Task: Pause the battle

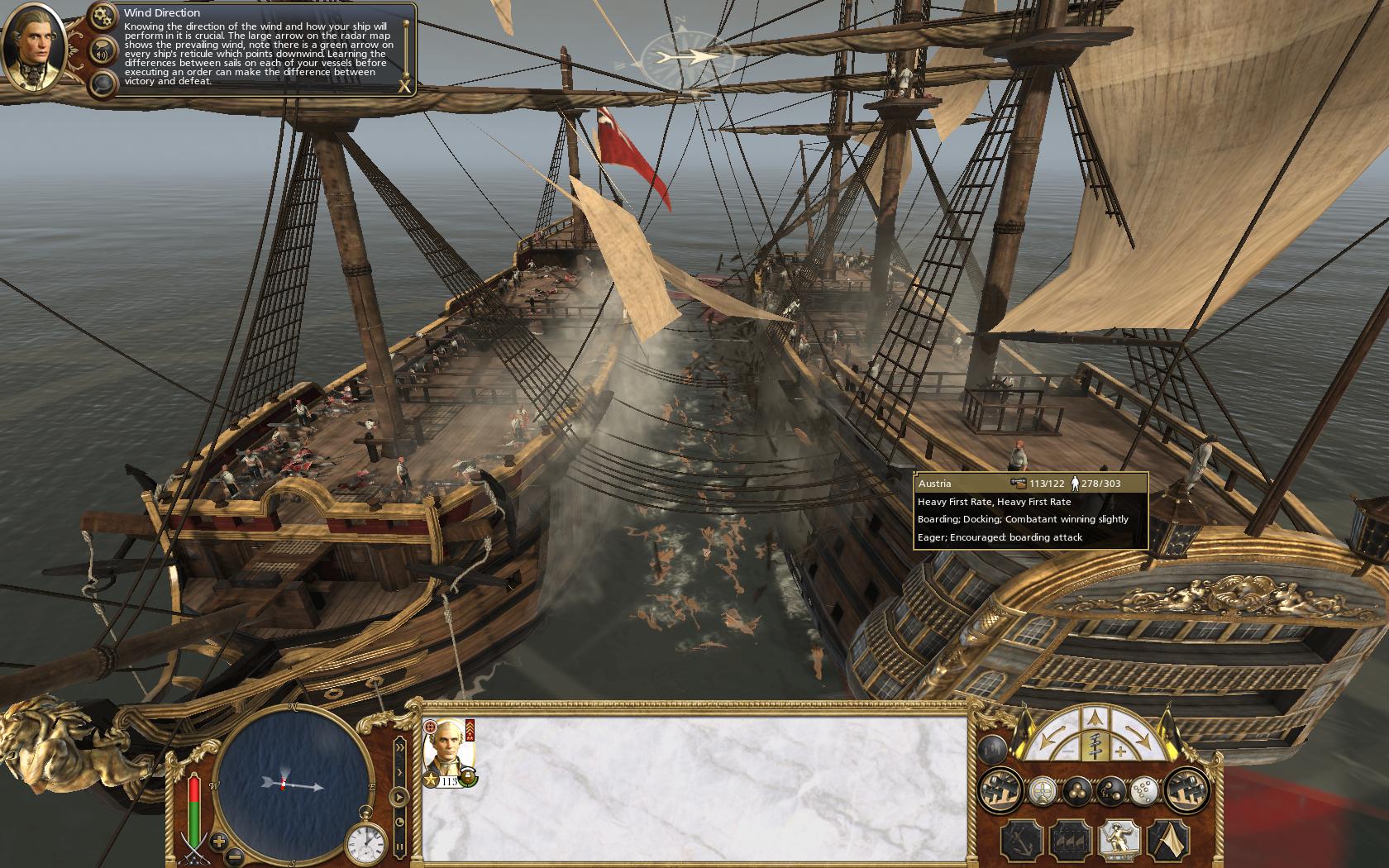Action: coord(400,847)
